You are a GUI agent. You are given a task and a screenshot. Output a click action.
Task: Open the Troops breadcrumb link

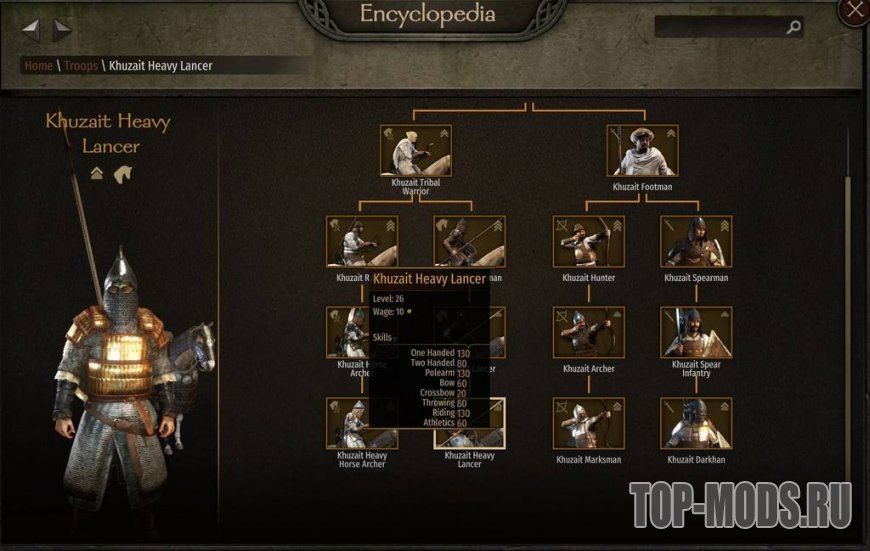(81, 66)
